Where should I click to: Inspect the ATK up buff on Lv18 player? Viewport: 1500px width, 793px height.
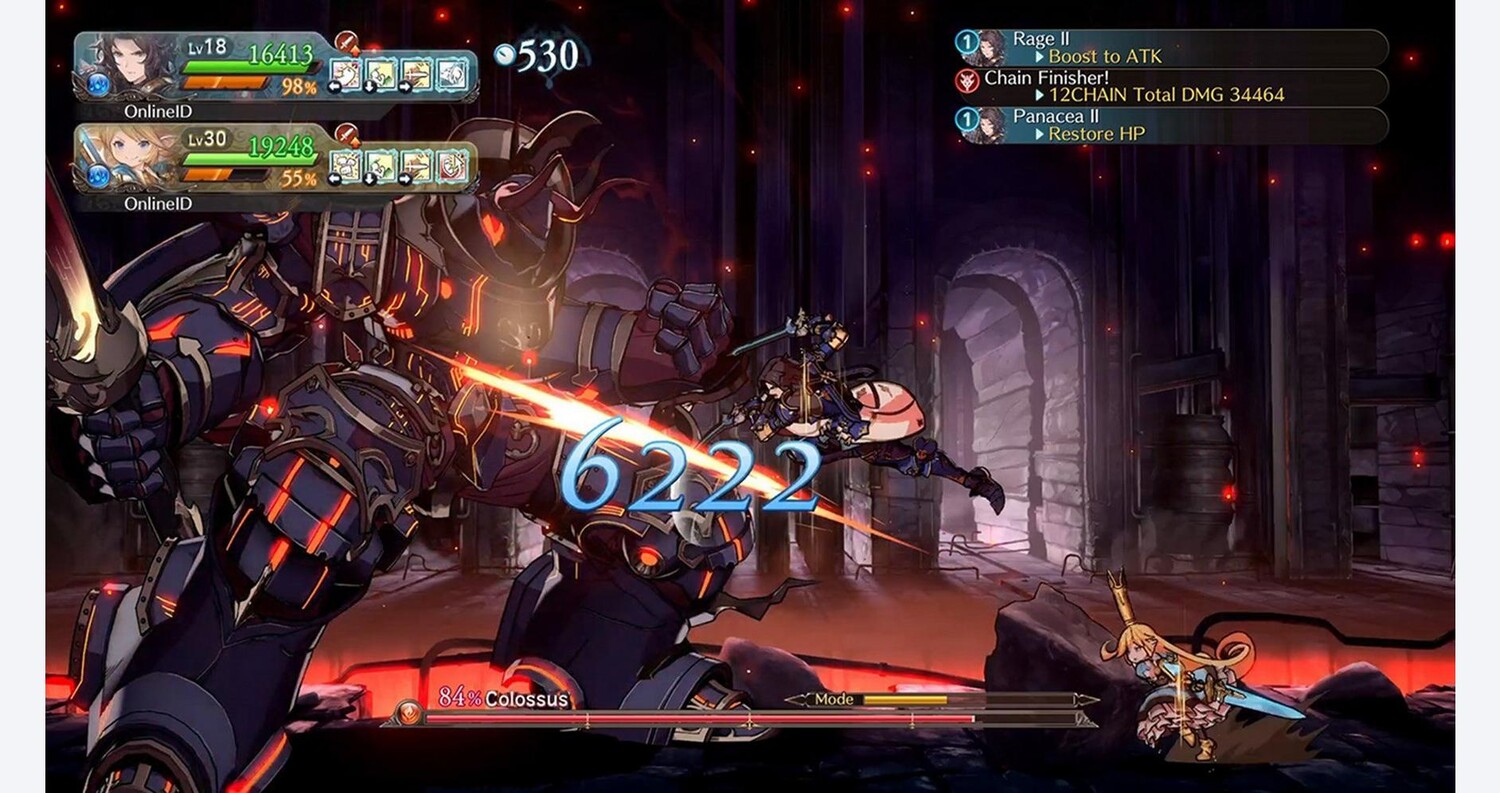[x=347, y=42]
